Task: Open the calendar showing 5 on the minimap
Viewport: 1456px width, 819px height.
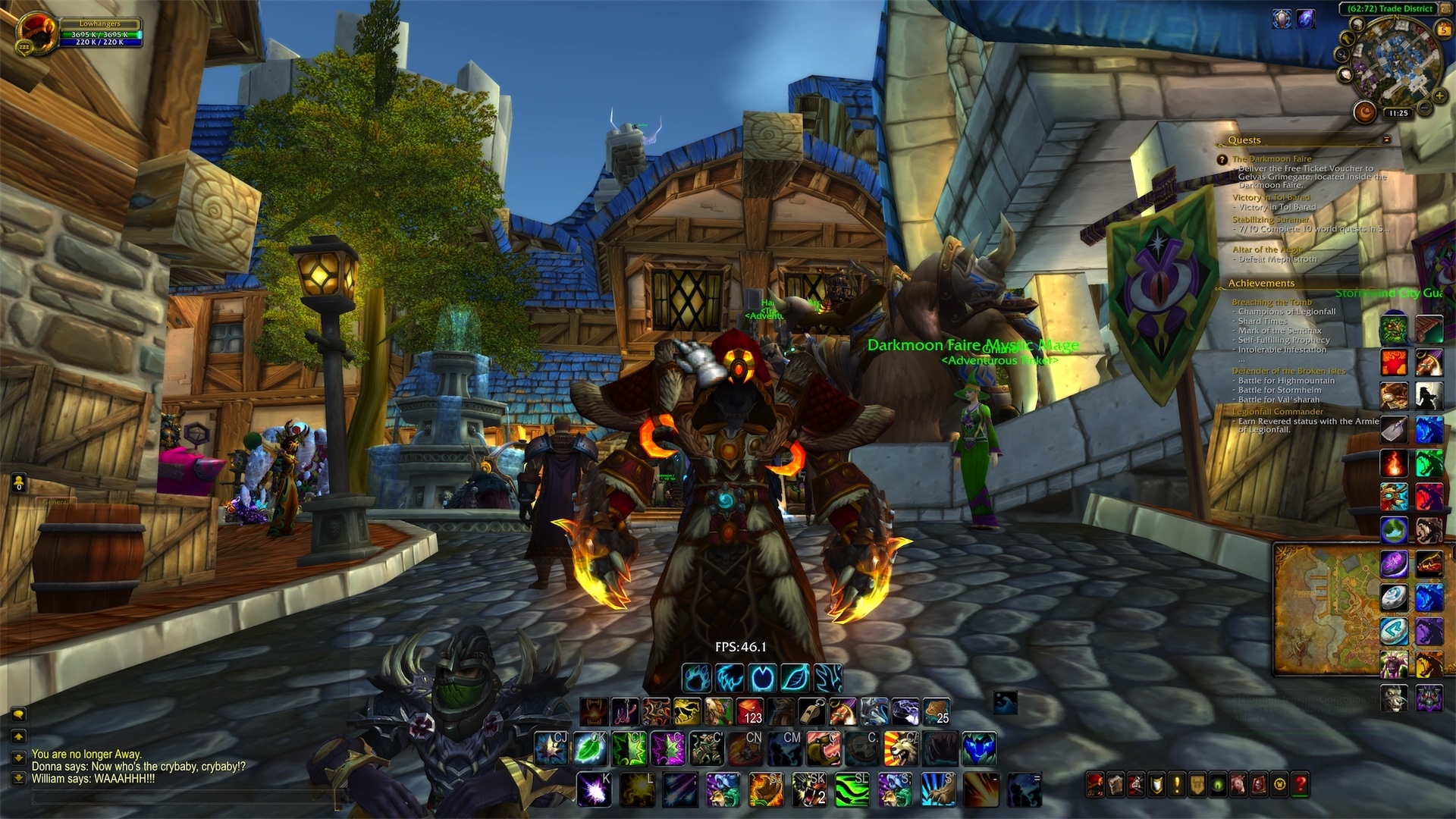Action: [x=1444, y=29]
